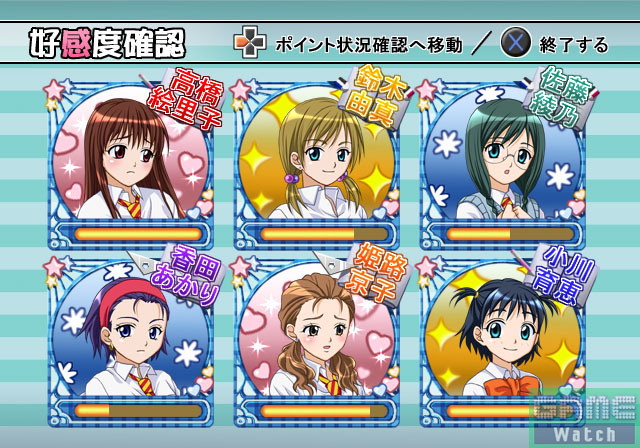Select the 高橋絵里子 character card
Screen dimensions: 640x448
tap(131, 160)
